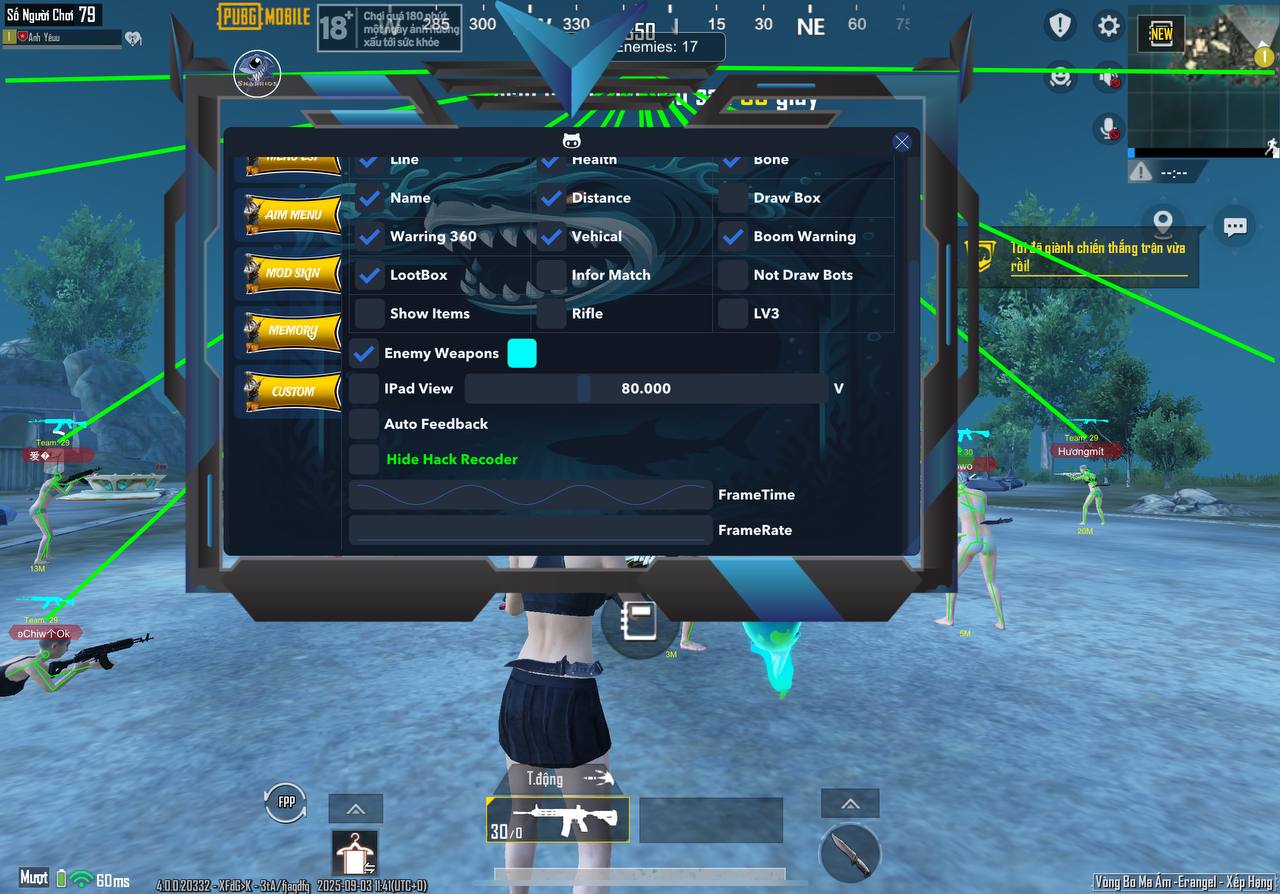This screenshot has width=1280, height=894.
Task: Click the green Hide Hack Recoder option
Action: point(452,459)
